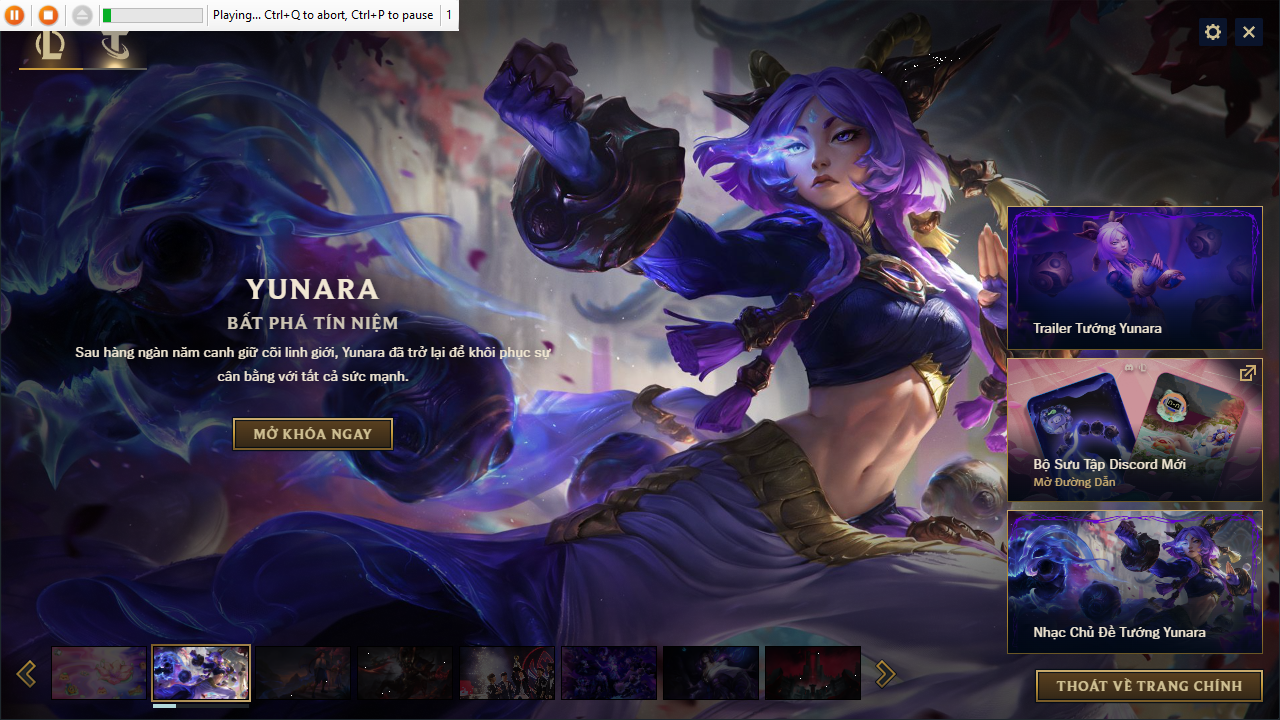
Task: Select the dark red tower thumbnail
Action: [812, 673]
